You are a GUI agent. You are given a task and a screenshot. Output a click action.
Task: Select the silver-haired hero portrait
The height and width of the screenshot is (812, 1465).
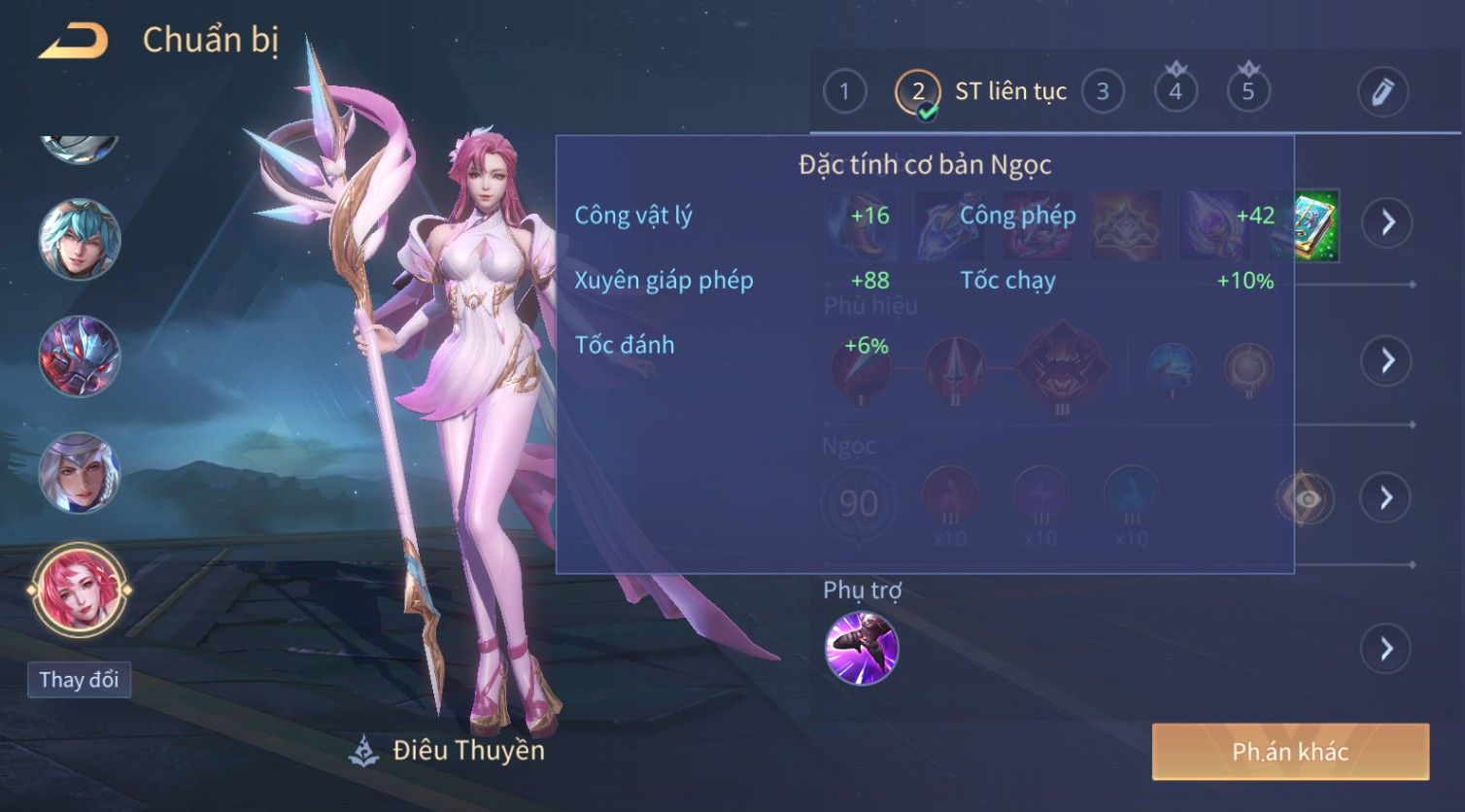pyautogui.click(x=80, y=473)
